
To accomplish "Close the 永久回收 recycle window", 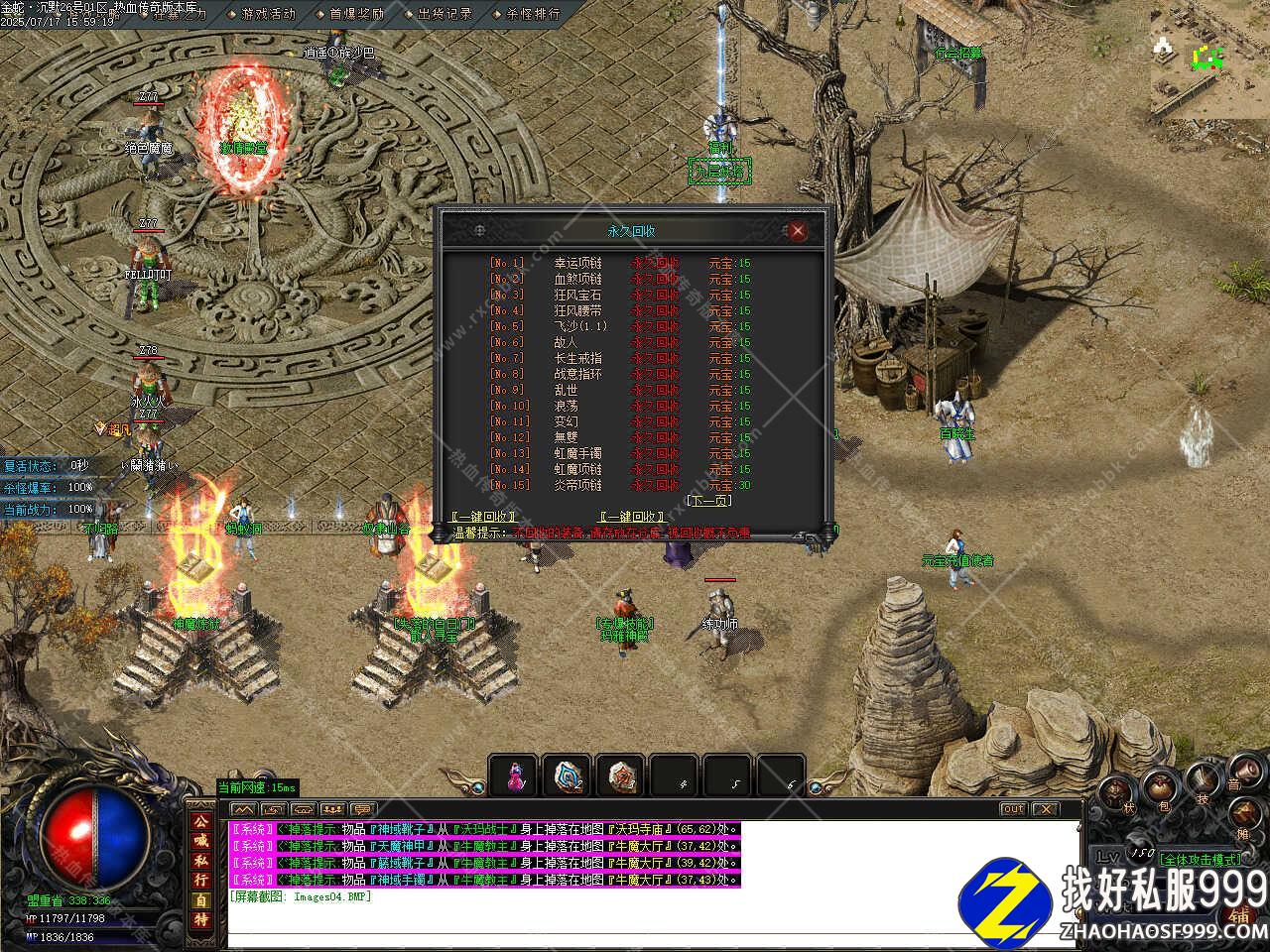I will (797, 231).
